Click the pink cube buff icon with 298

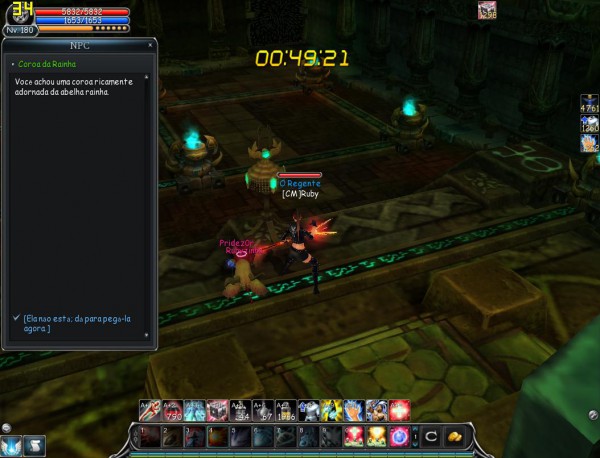487,10
